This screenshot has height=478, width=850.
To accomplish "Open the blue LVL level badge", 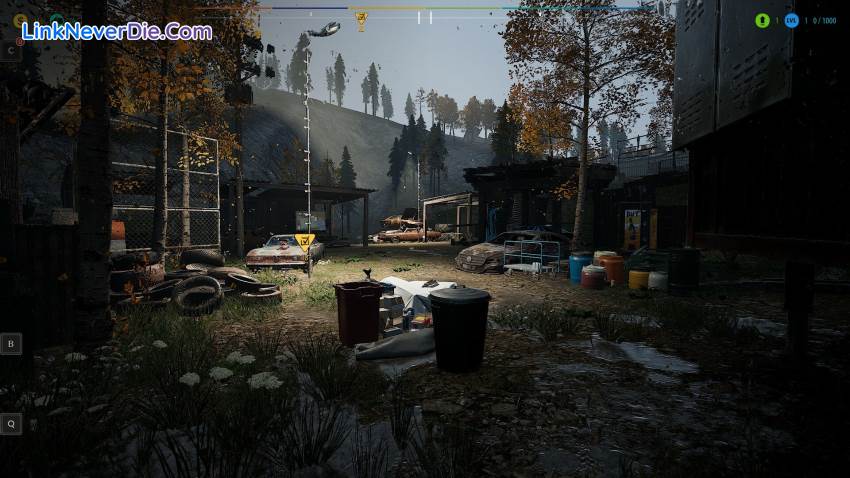I will (x=791, y=20).
